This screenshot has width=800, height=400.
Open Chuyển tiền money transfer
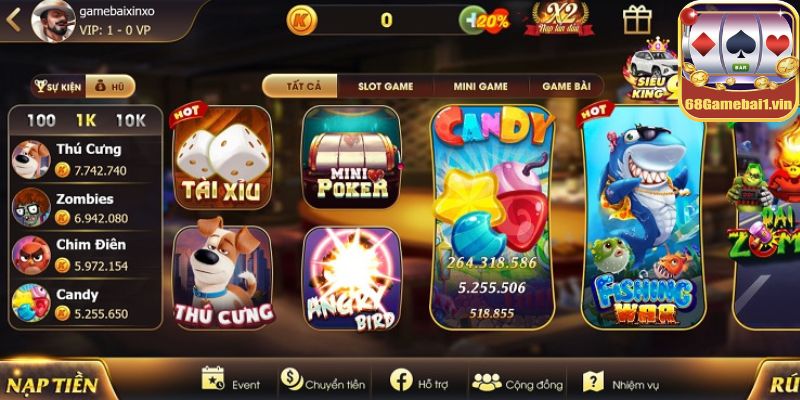point(323,383)
